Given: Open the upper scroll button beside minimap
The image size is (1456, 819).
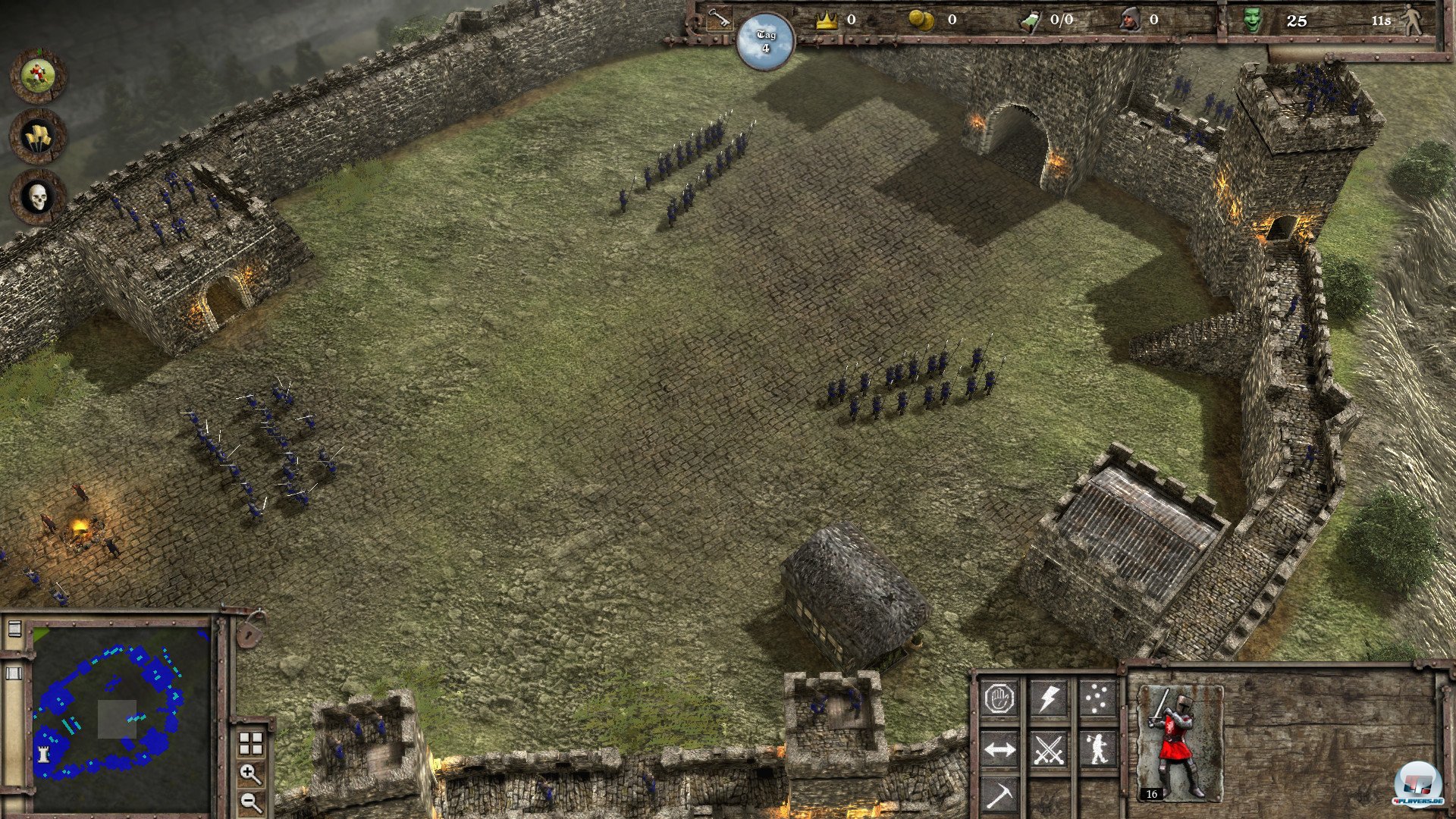Looking at the screenshot, I should click(x=14, y=629).
